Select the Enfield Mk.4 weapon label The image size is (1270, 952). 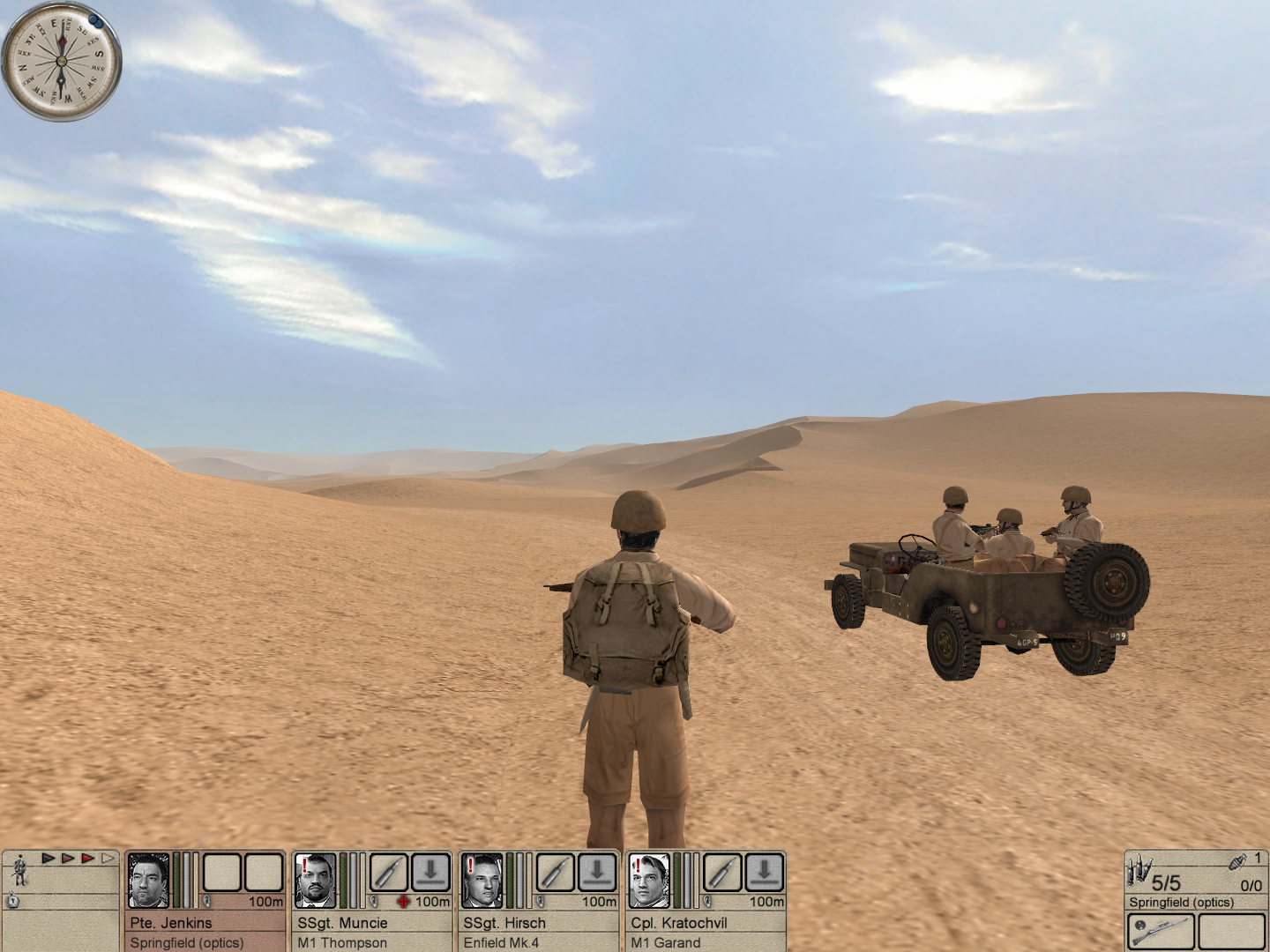click(501, 942)
